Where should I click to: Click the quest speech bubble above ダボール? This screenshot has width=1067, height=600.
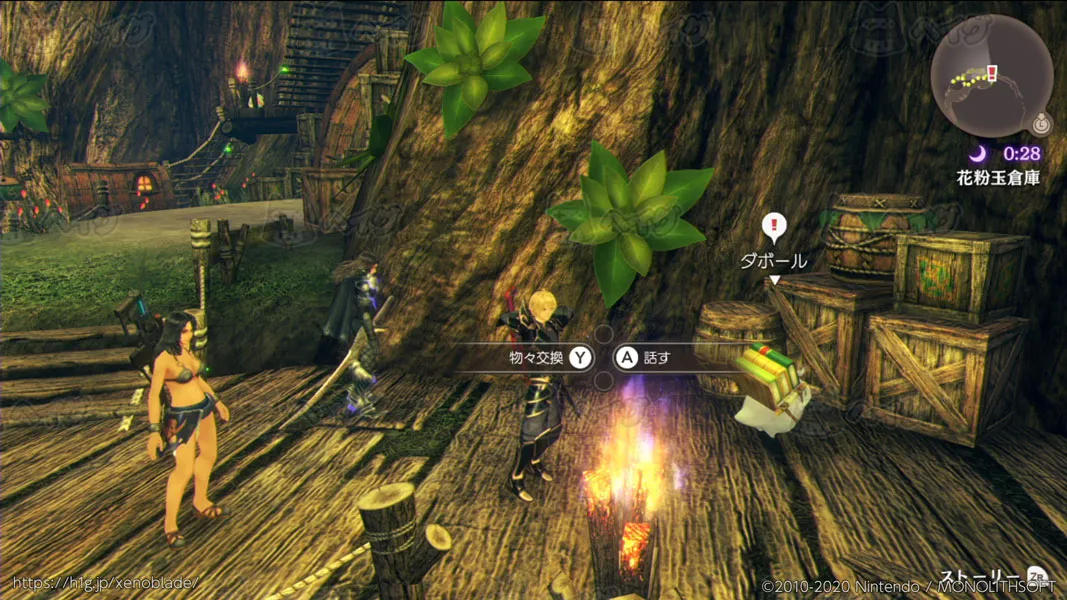coord(773,227)
